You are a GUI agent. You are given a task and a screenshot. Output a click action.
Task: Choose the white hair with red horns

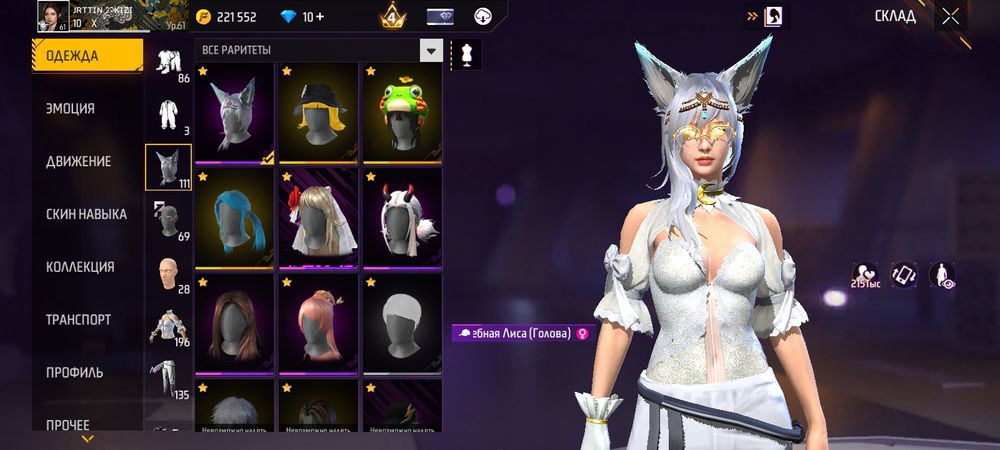click(402, 219)
